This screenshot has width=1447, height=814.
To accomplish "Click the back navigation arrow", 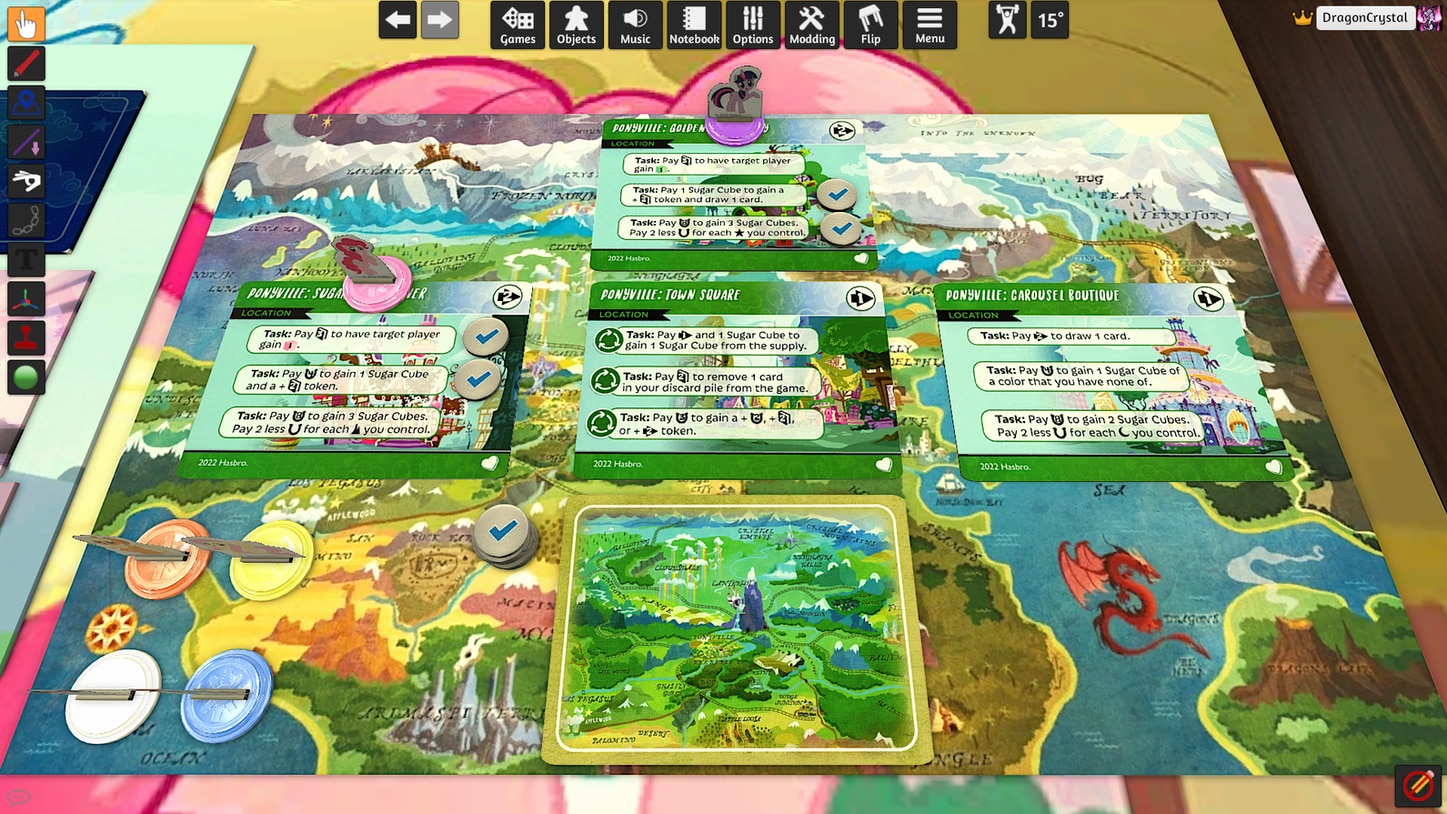I will (x=397, y=19).
